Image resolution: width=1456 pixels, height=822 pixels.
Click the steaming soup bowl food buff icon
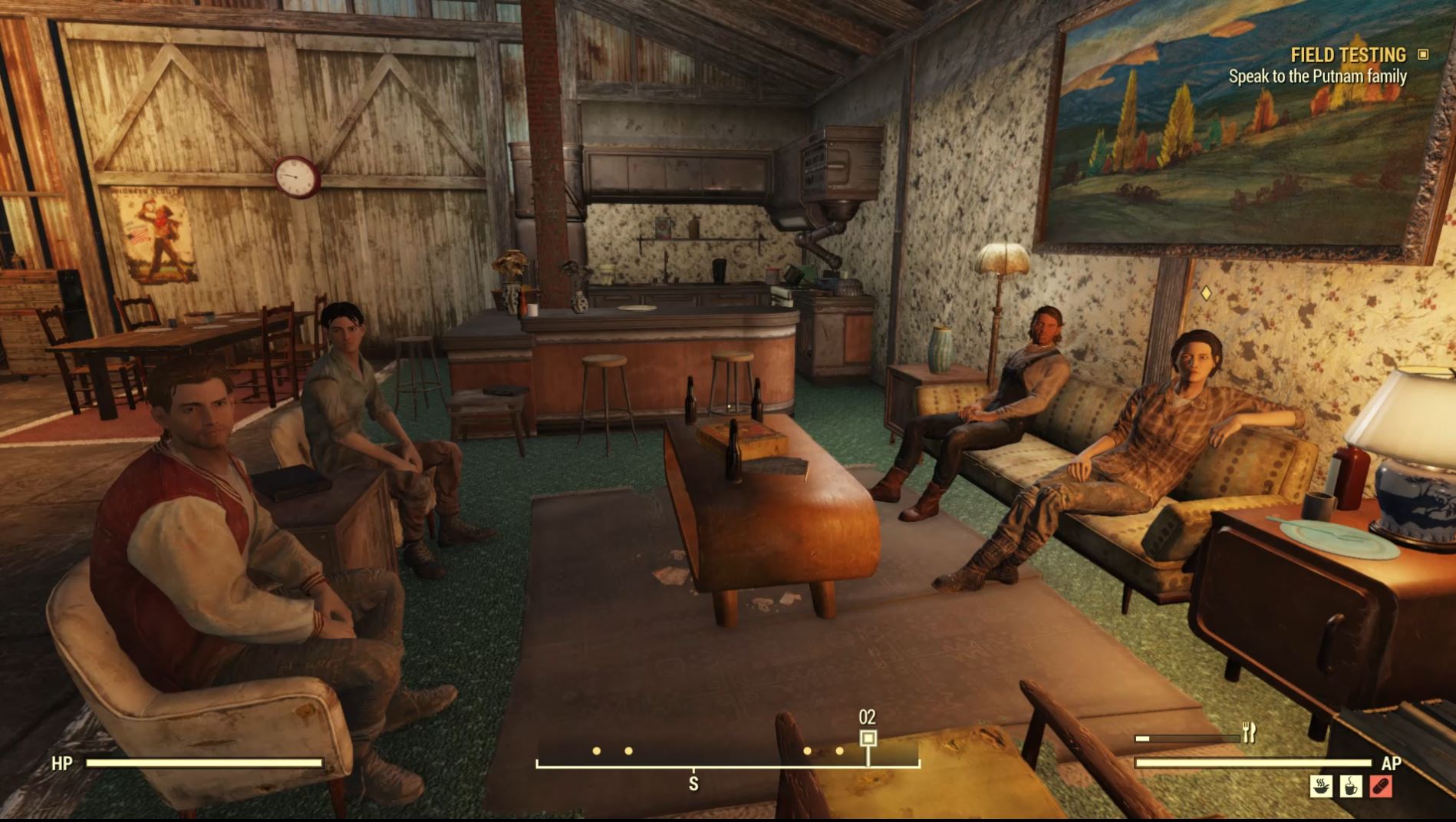click(x=1321, y=786)
